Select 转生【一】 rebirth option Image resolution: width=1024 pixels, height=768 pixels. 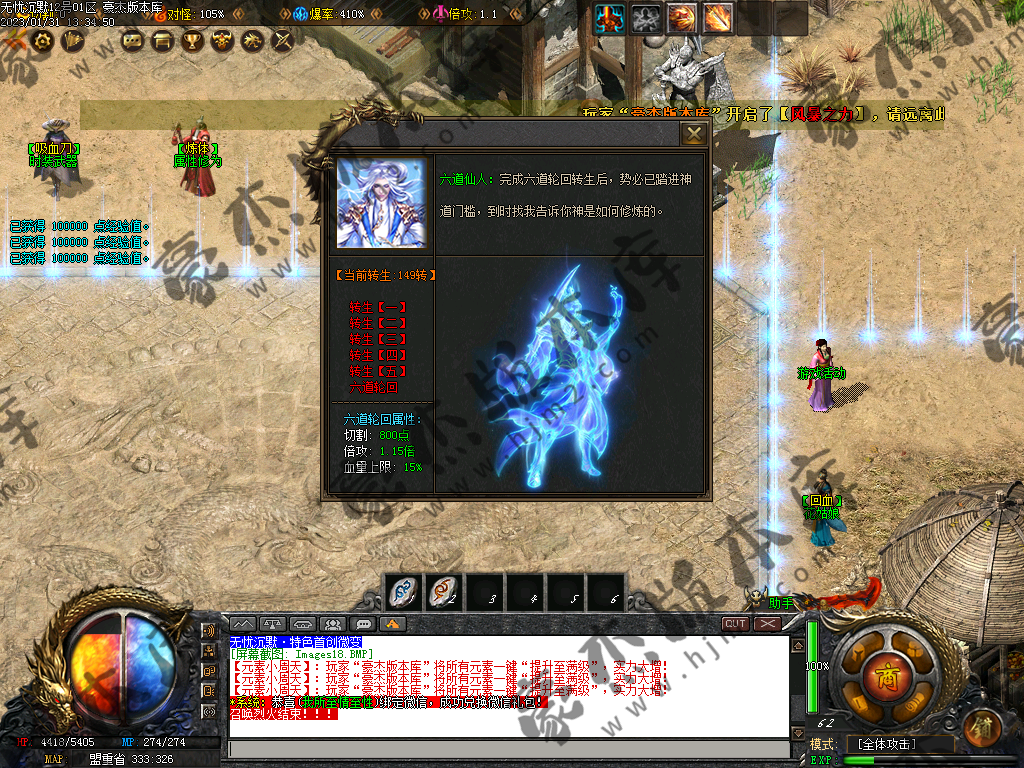tap(378, 308)
